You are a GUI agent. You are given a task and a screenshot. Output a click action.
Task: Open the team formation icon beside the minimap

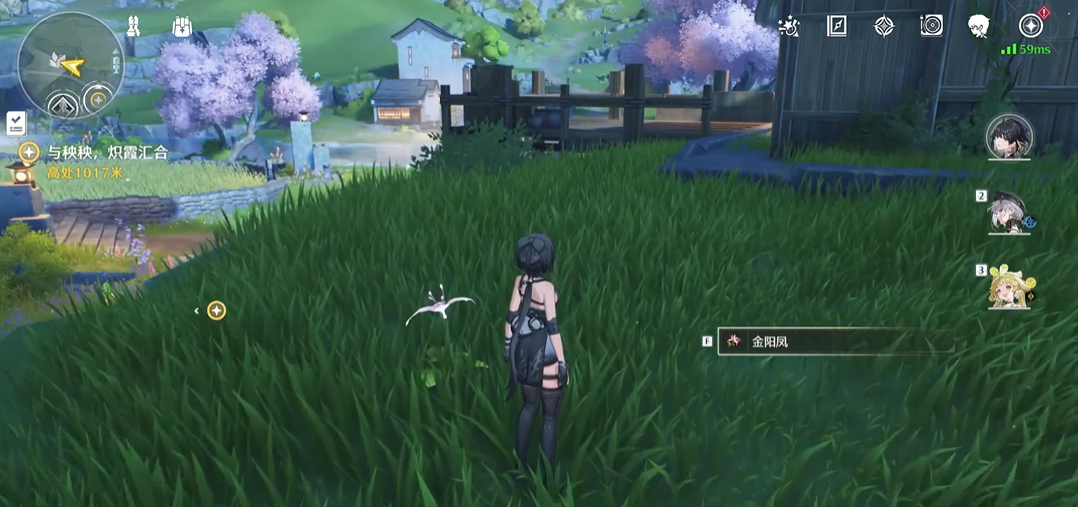point(131,27)
